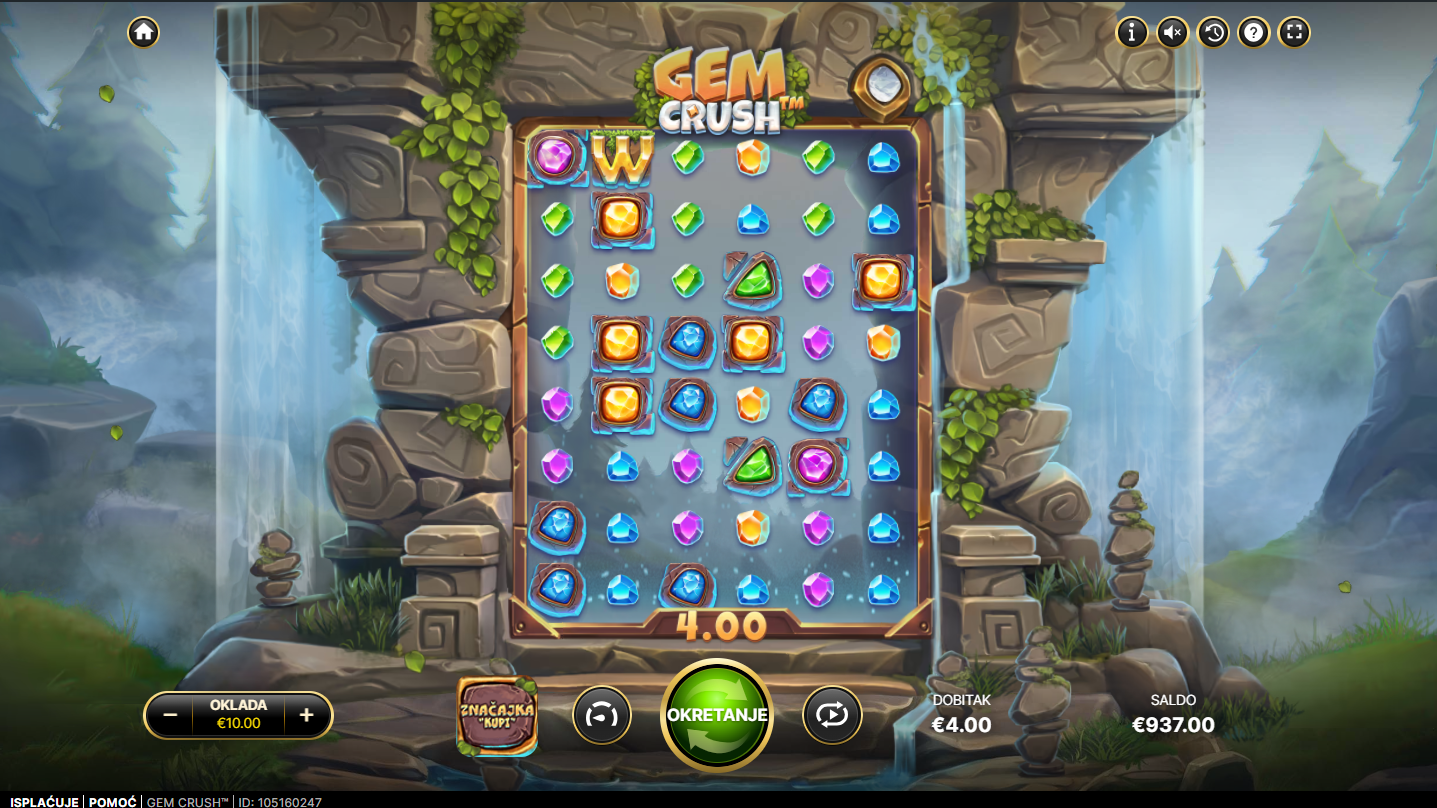Open the question mark help page
1437x808 pixels.
(1254, 32)
